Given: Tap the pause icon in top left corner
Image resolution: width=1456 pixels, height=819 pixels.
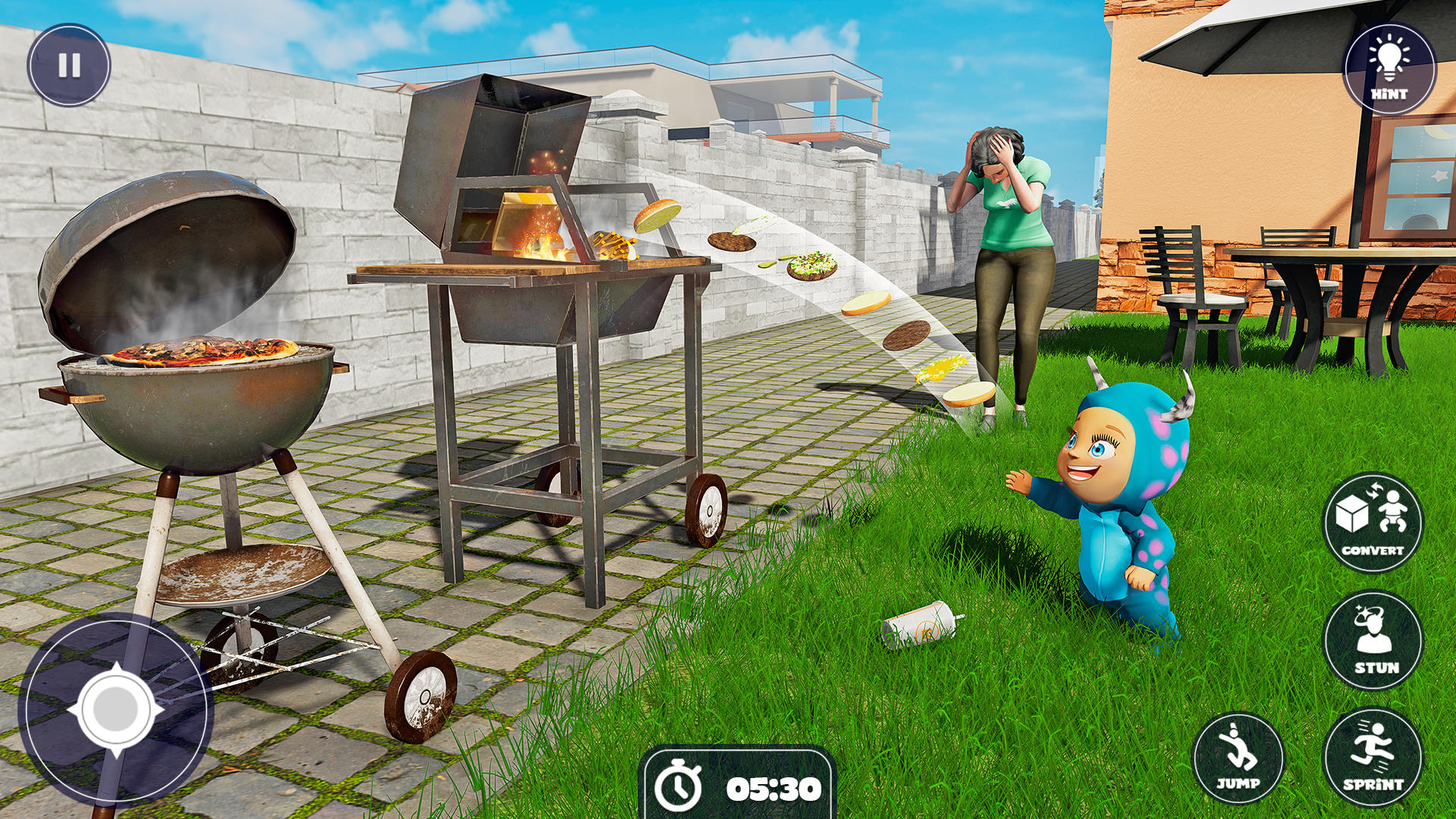Looking at the screenshot, I should tap(70, 67).
